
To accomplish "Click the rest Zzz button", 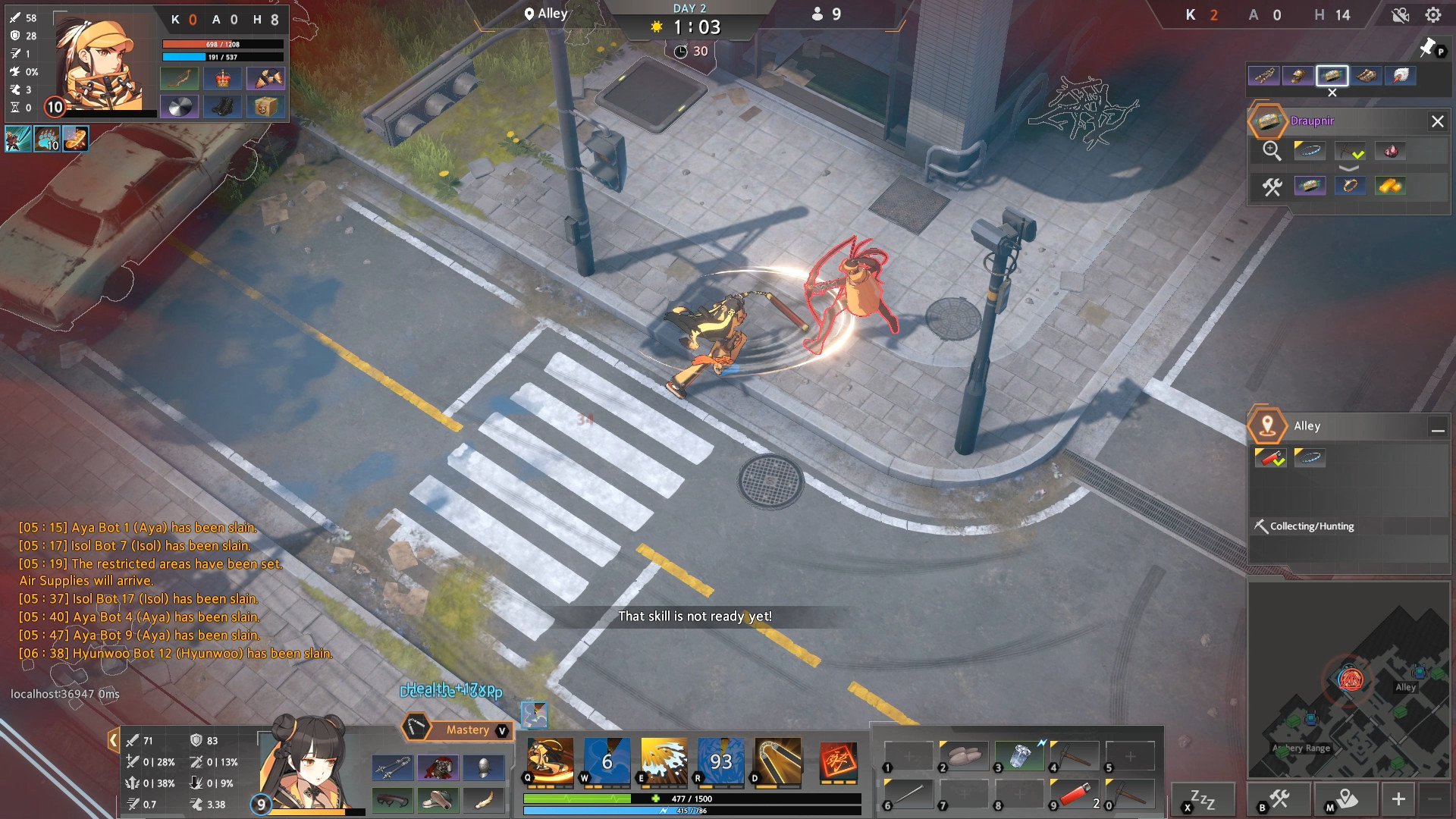I will [1202, 799].
